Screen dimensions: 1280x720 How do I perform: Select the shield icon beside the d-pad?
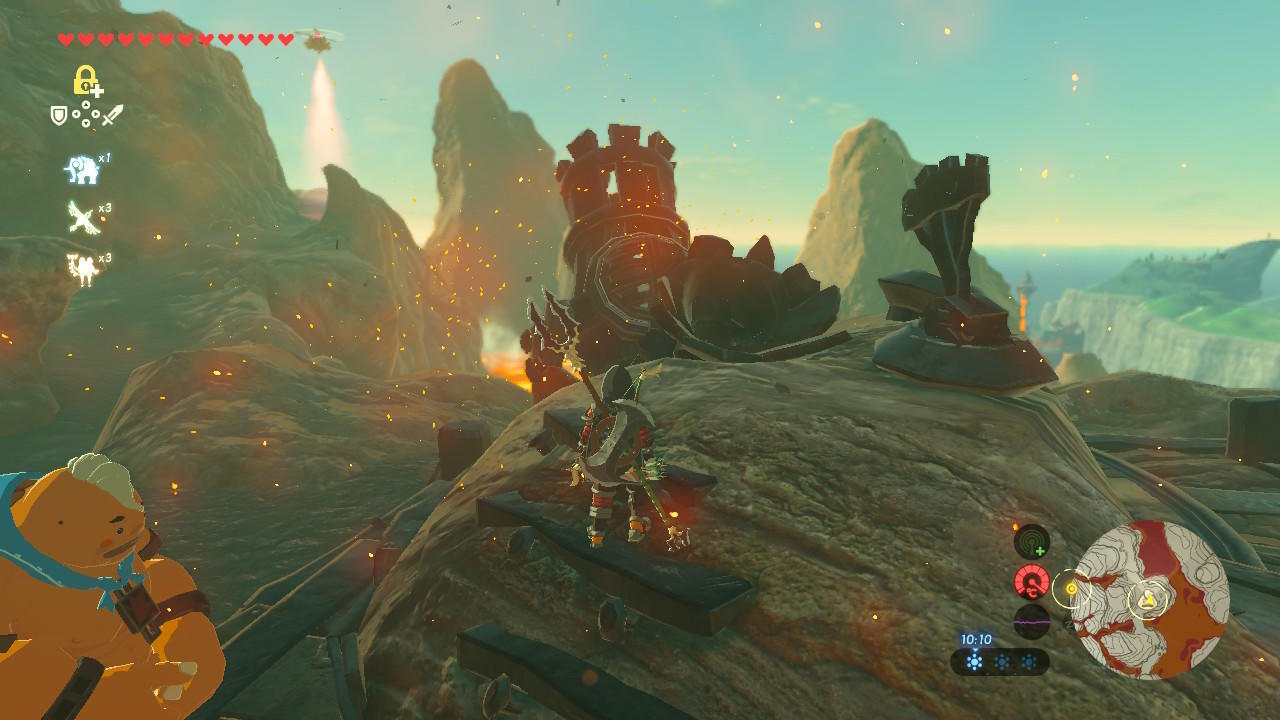(59, 116)
